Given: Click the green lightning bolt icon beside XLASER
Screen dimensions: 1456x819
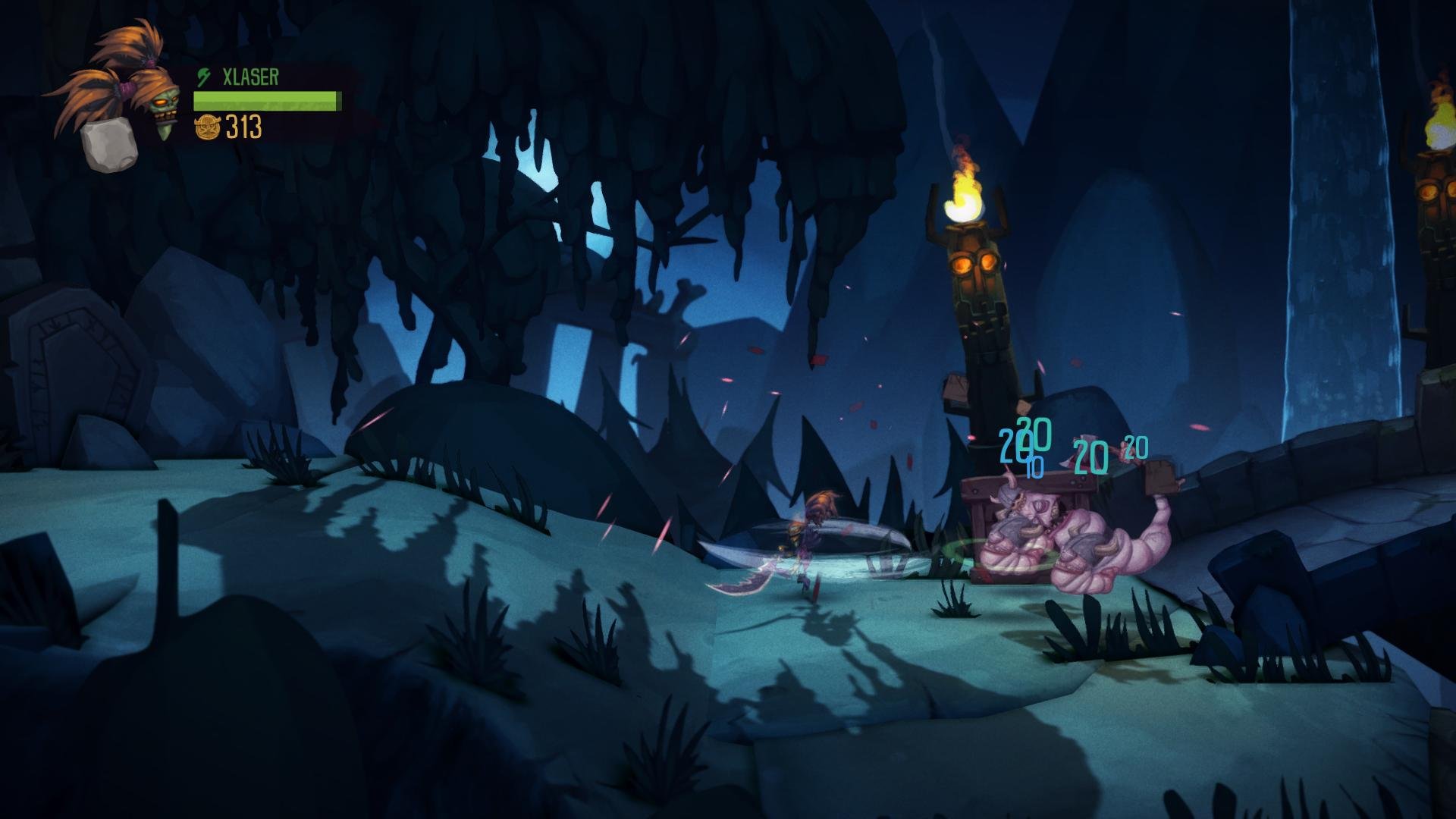Looking at the screenshot, I should [204, 77].
